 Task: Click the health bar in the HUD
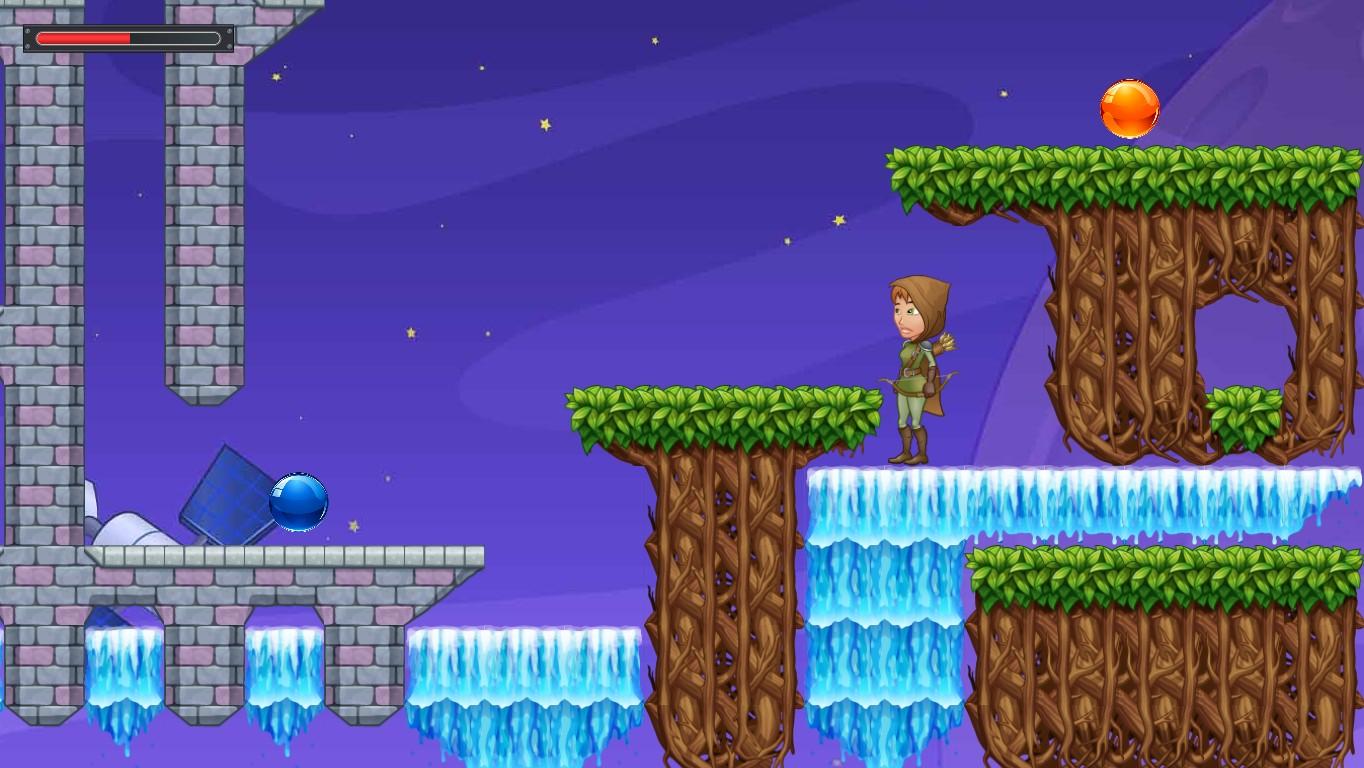(x=128, y=38)
